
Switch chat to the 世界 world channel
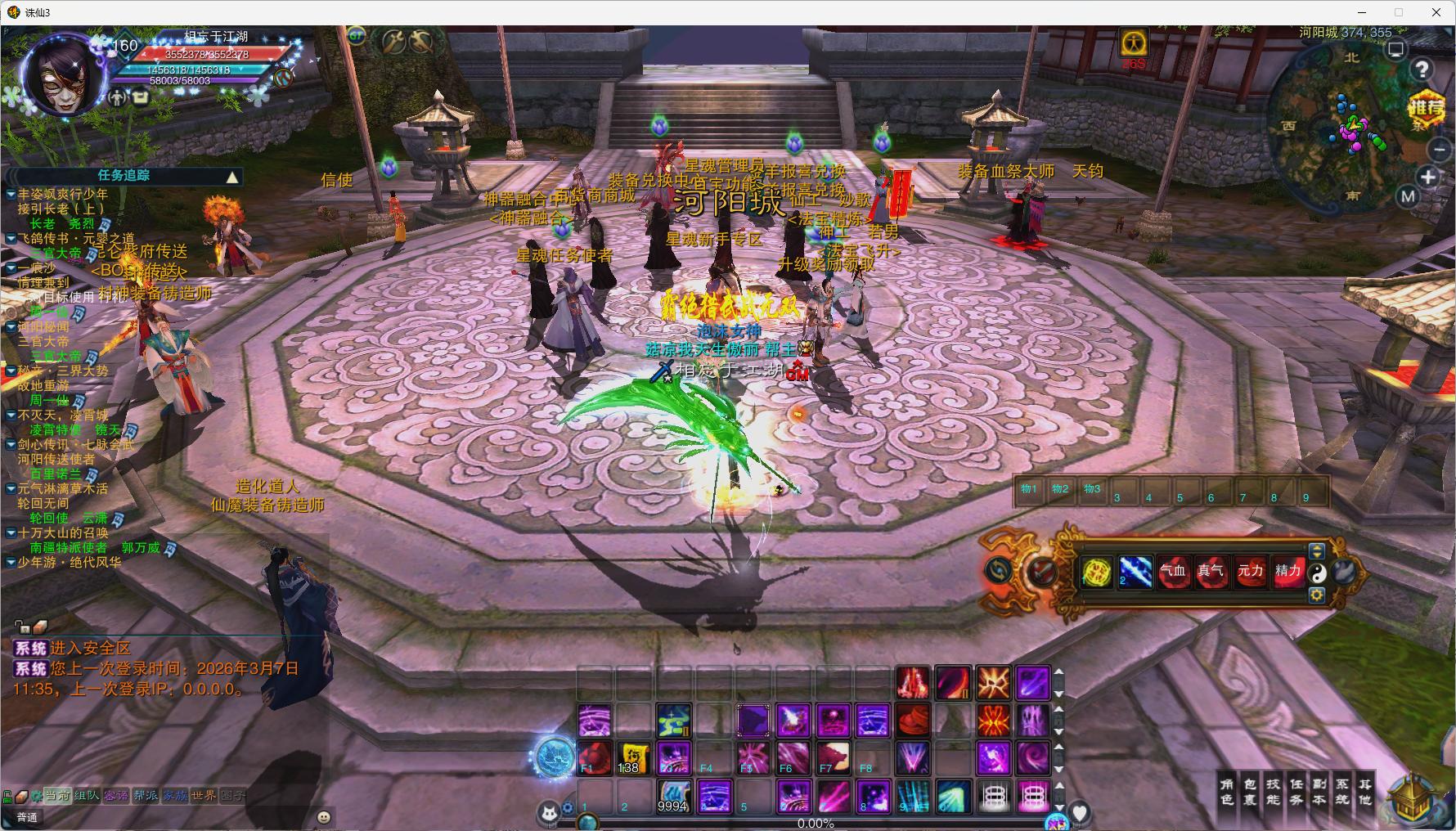pos(204,795)
